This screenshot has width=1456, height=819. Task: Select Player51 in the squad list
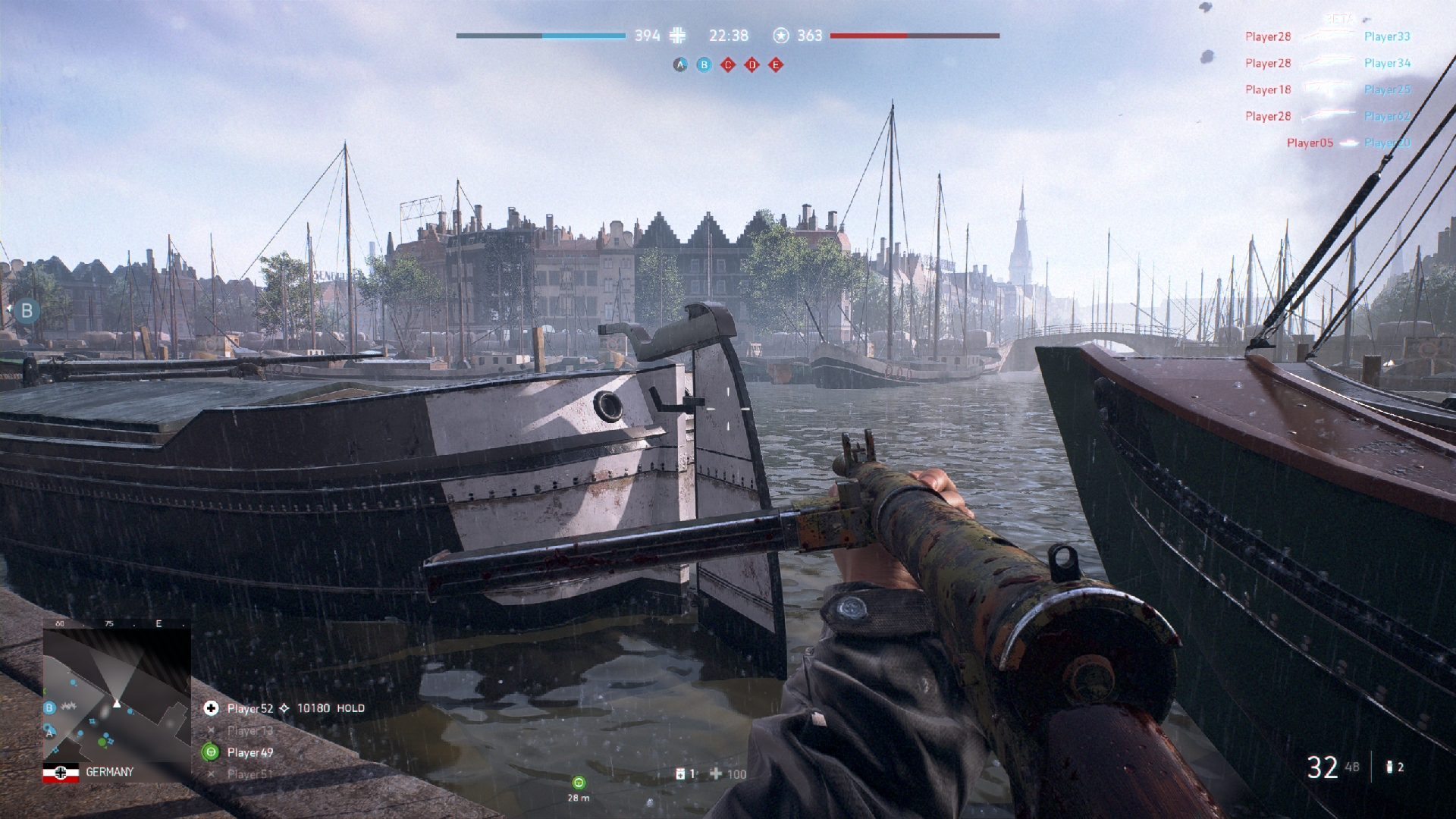[x=249, y=774]
